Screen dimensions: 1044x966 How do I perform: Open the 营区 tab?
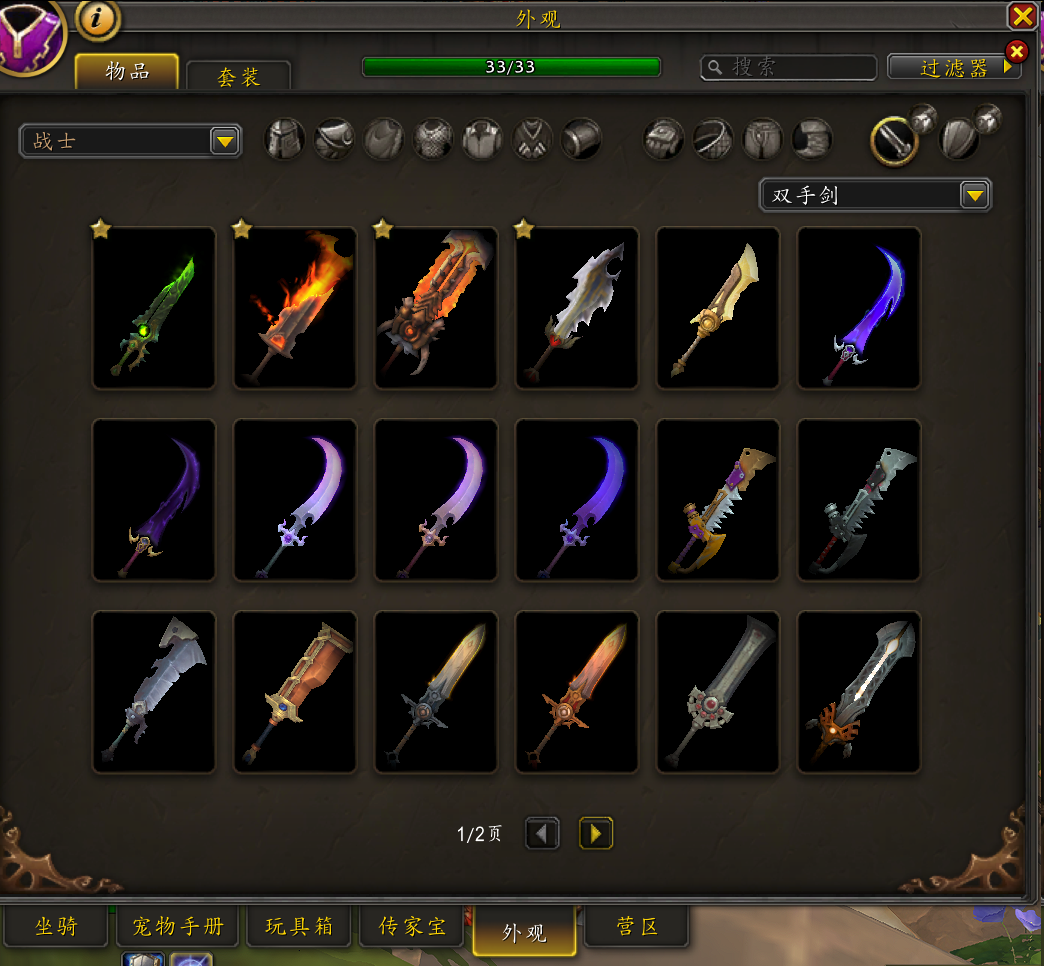click(636, 927)
